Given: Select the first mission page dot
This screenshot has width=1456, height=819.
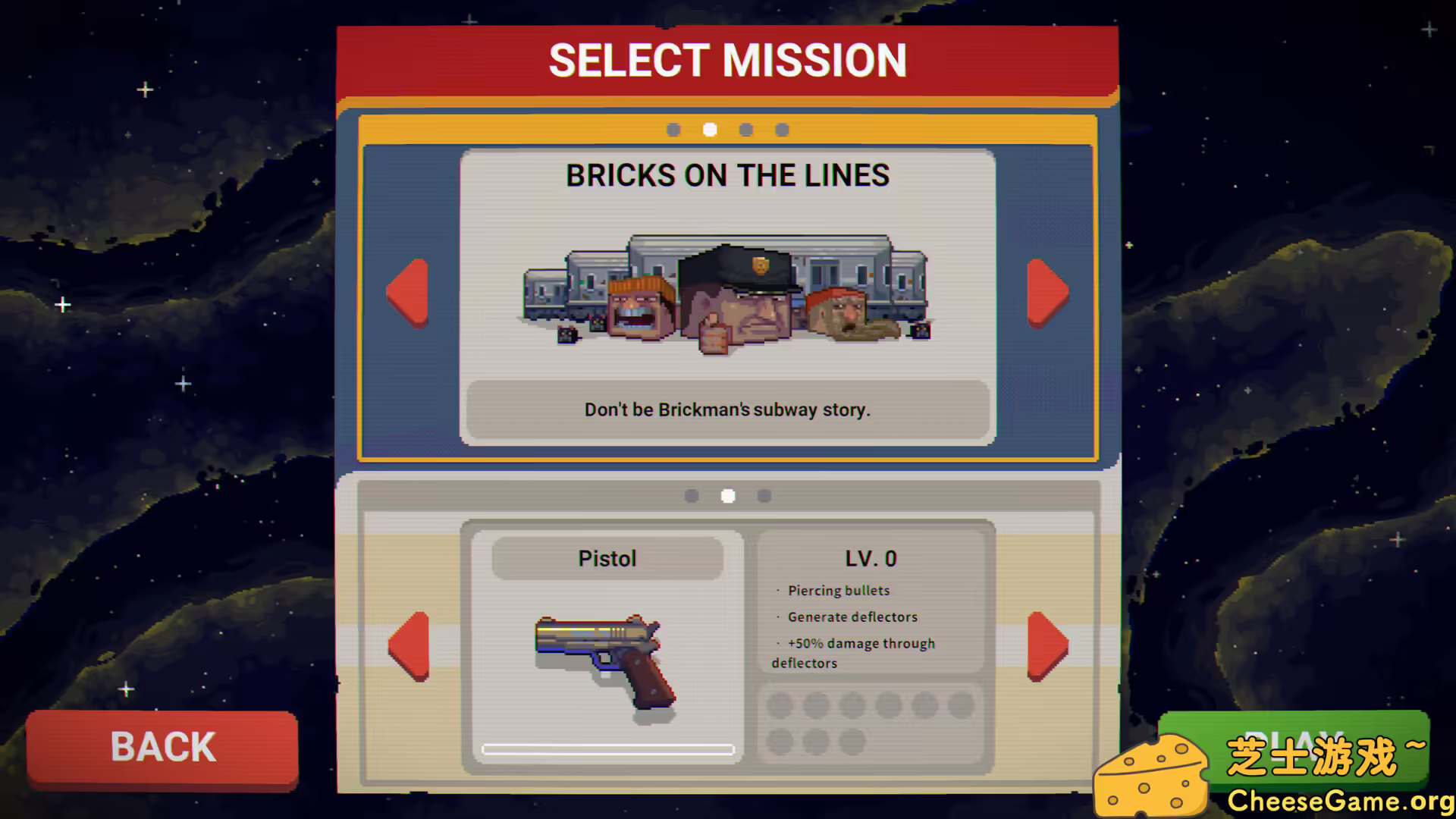Looking at the screenshot, I should click(x=673, y=130).
